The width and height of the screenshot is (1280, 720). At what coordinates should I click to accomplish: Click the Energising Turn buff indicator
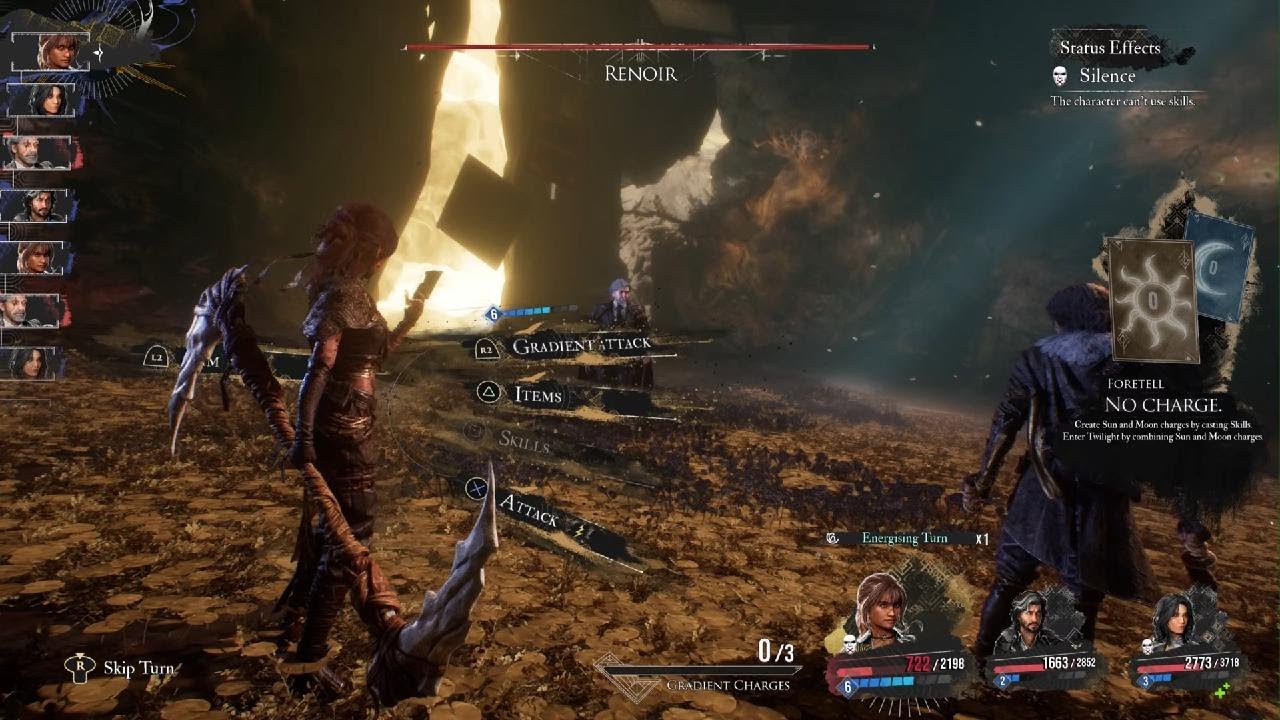[x=904, y=538]
